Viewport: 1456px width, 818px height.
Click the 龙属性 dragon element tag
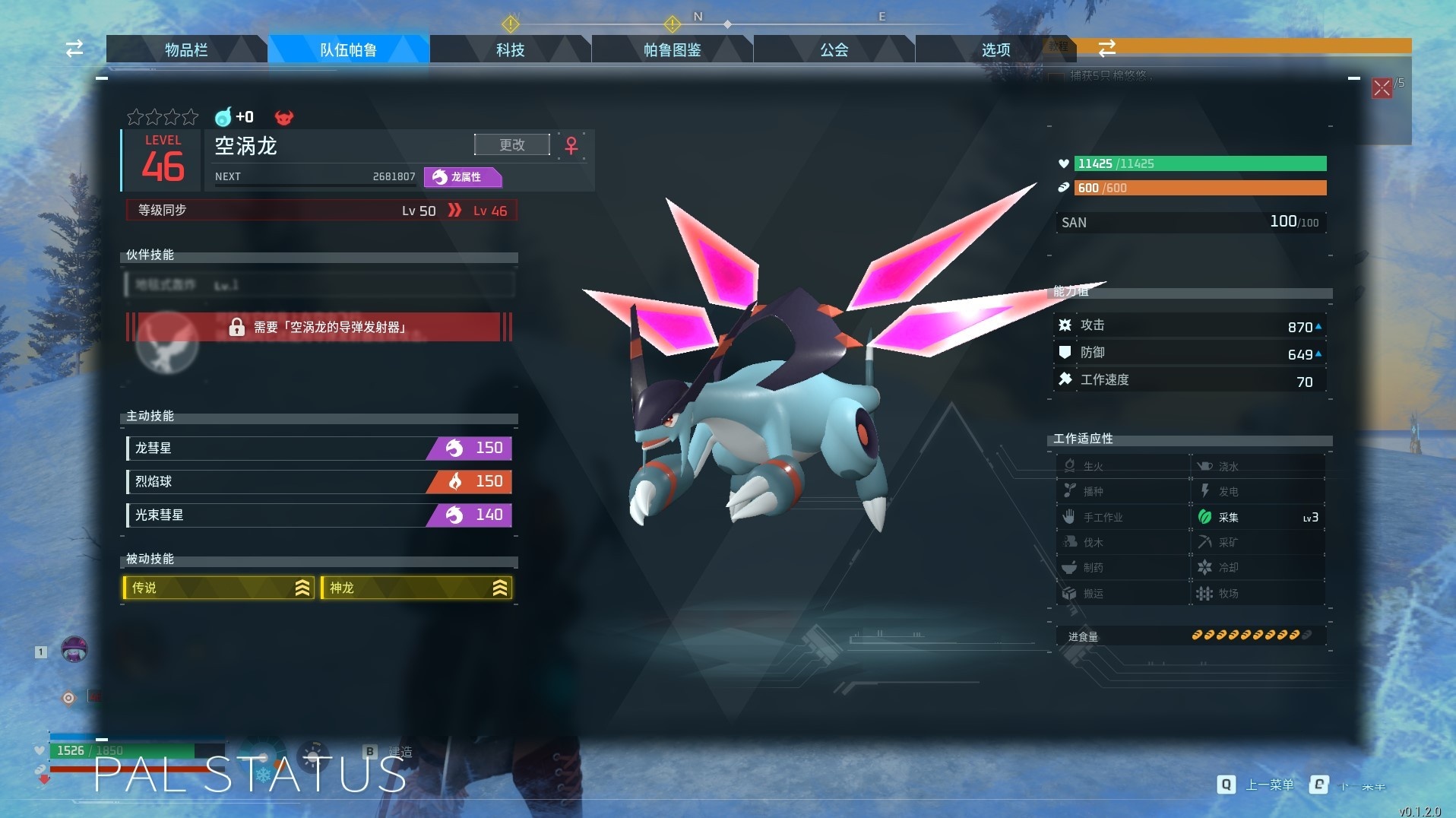[x=463, y=177]
